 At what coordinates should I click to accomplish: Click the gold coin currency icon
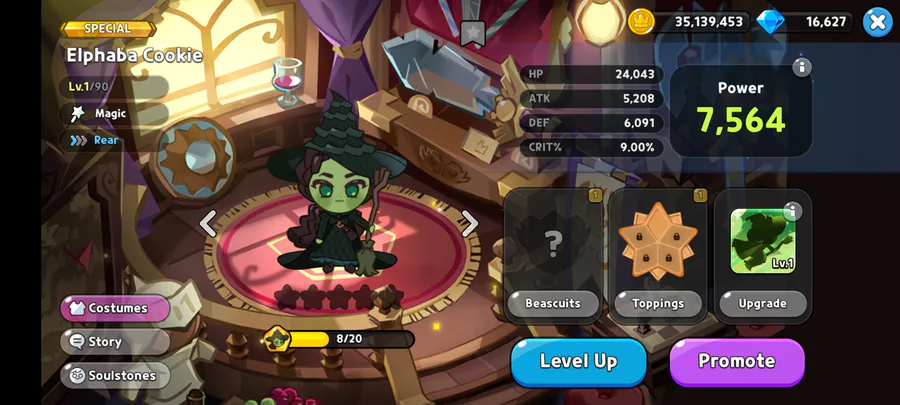pos(641,21)
